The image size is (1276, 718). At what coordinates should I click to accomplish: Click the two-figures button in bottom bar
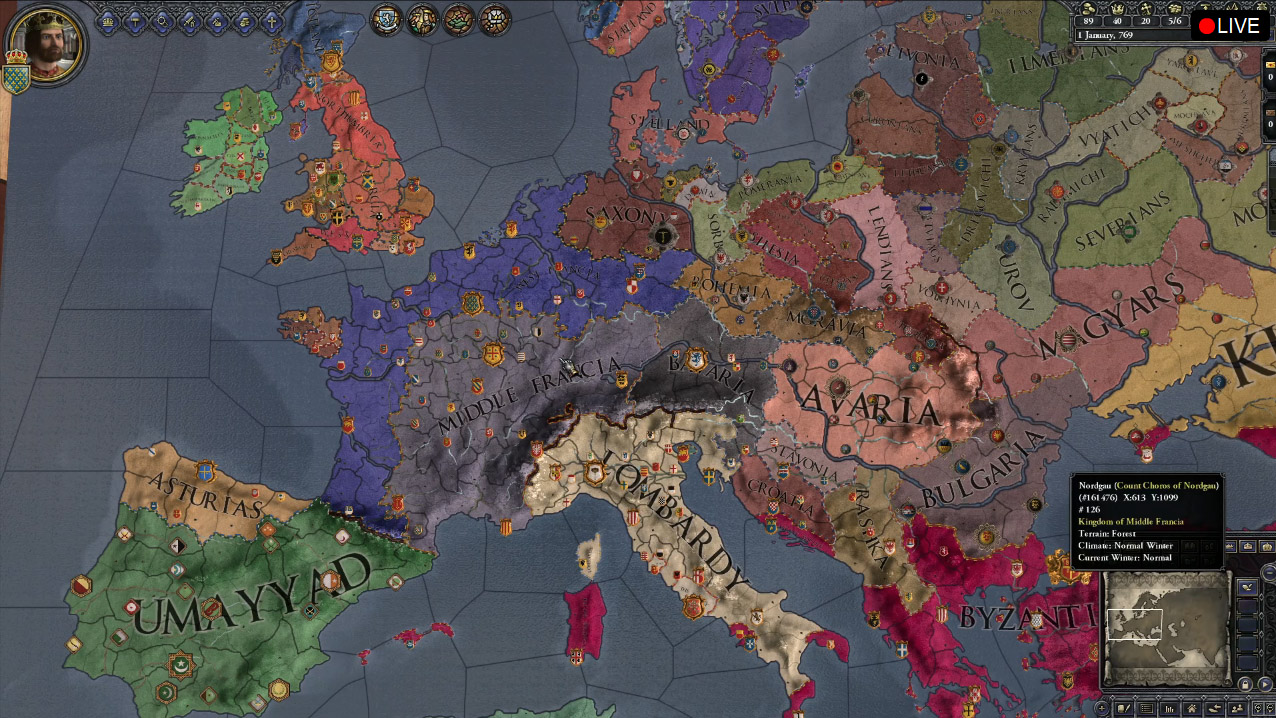pyautogui.click(x=1239, y=709)
